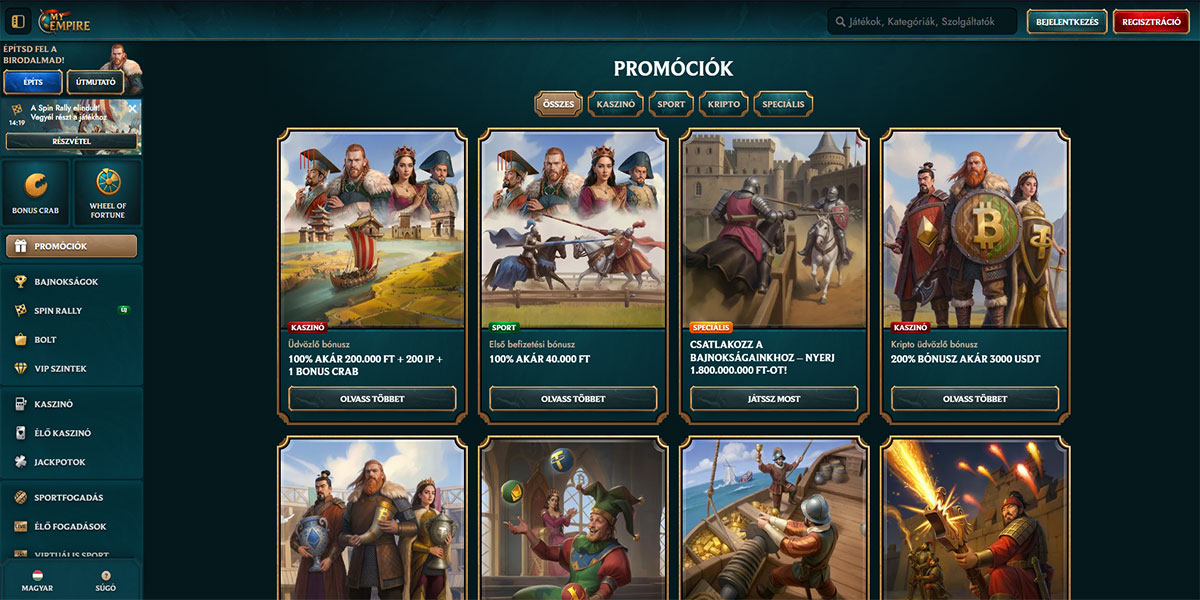The width and height of the screenshot is (1200, 600).
Task: Close the Spin Rally notification
Action: point(132,108)
